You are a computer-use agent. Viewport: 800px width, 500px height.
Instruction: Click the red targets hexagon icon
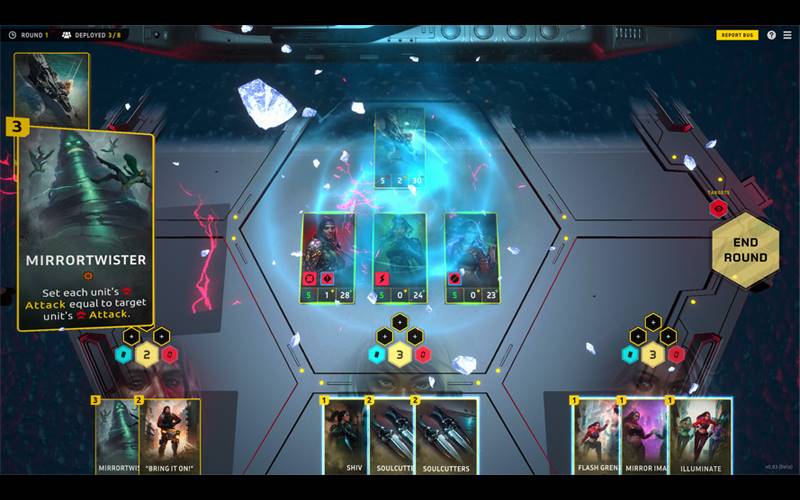(x=718, y=209)
